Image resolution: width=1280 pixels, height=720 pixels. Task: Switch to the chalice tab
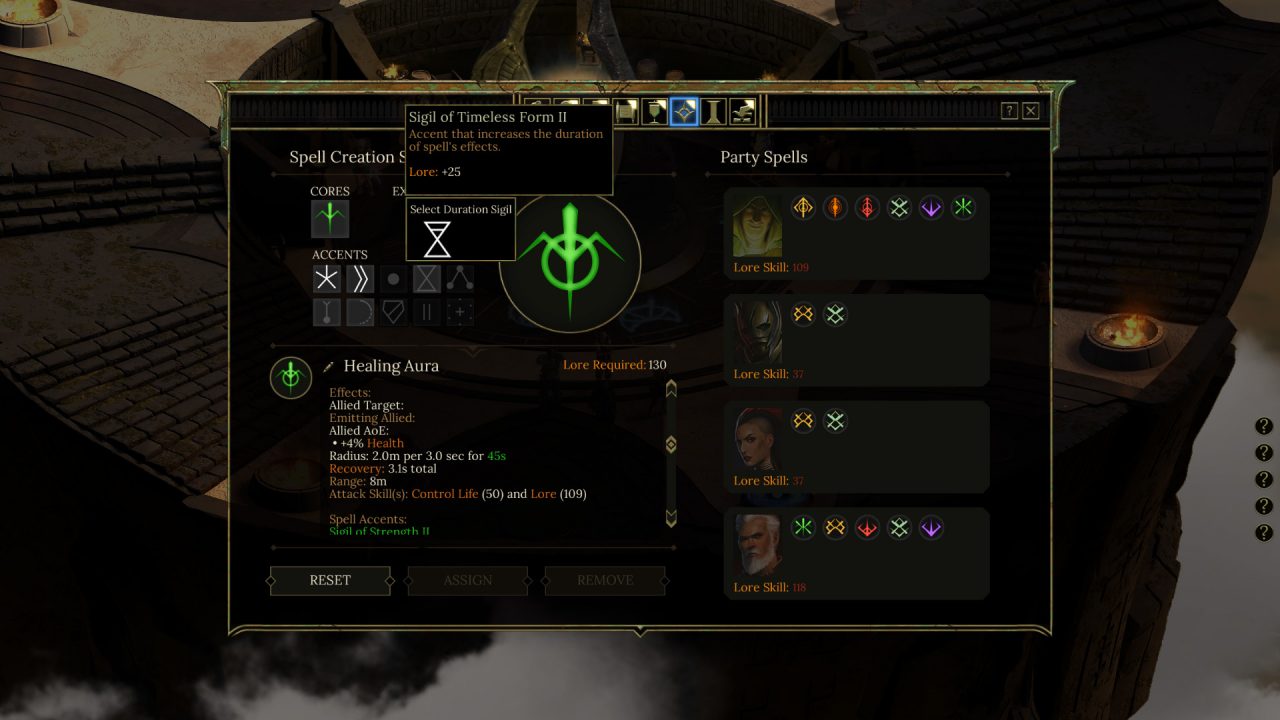(655, 111)
